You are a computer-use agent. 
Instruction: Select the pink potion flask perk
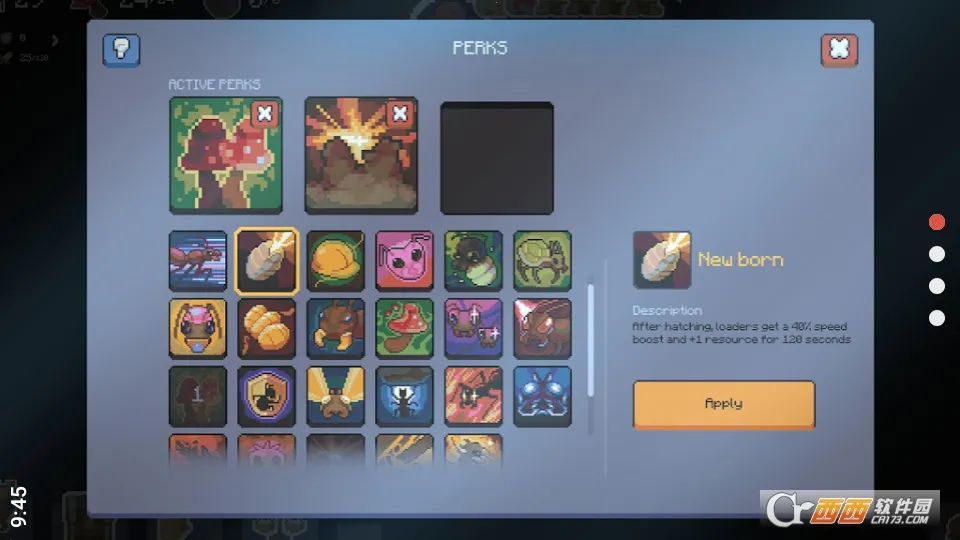click(404, 261)
